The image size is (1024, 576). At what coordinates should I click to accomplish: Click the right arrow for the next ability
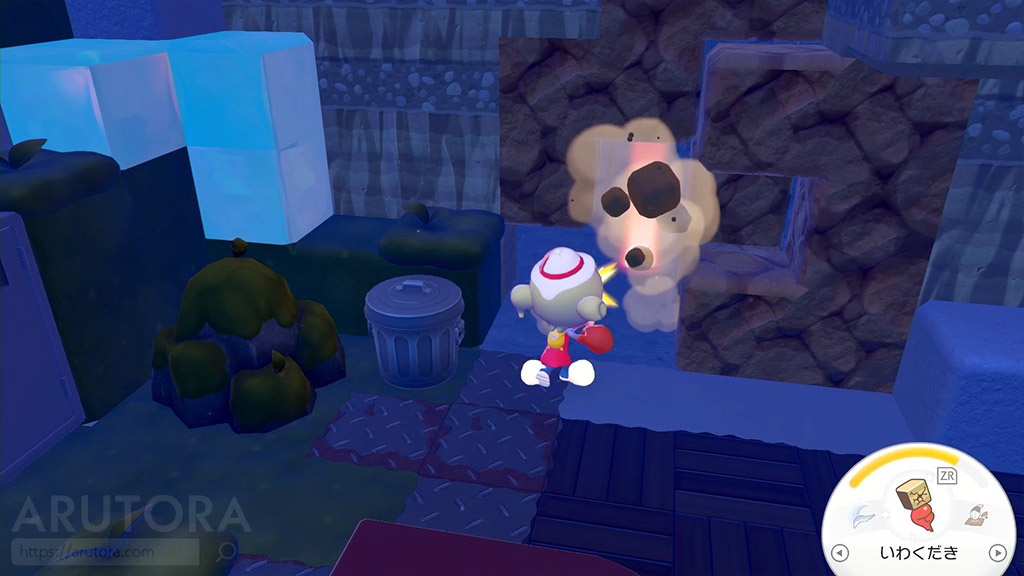pos(996,553)
